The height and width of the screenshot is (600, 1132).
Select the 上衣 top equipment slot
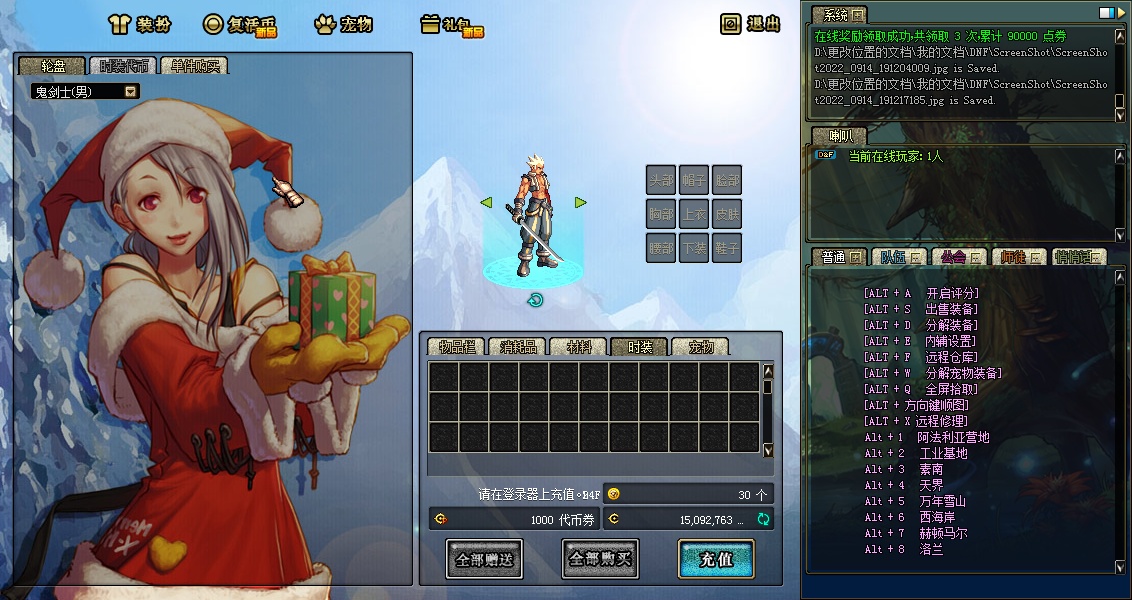[x=694, y=213]
